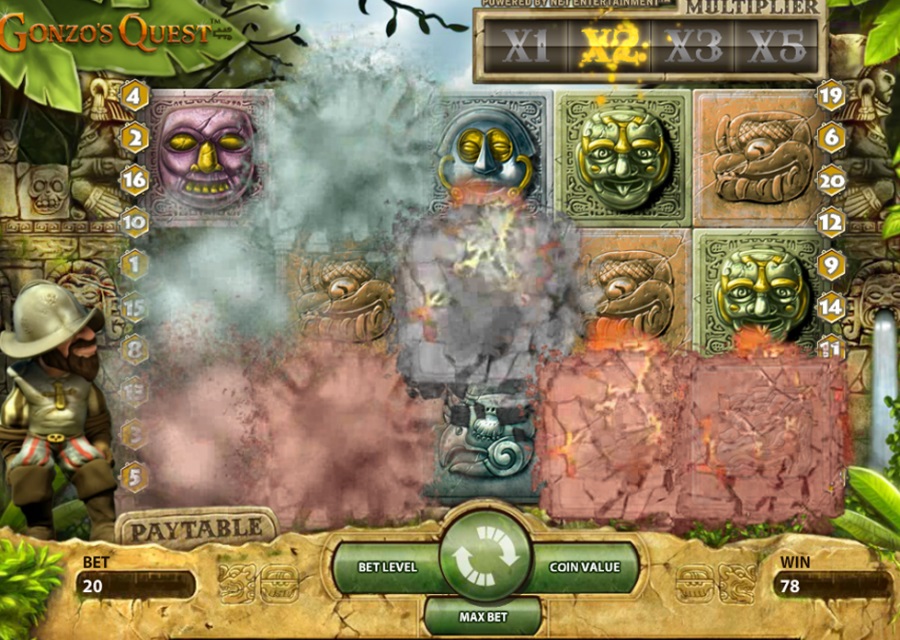Show payline 6 marker

pos(831,138)
